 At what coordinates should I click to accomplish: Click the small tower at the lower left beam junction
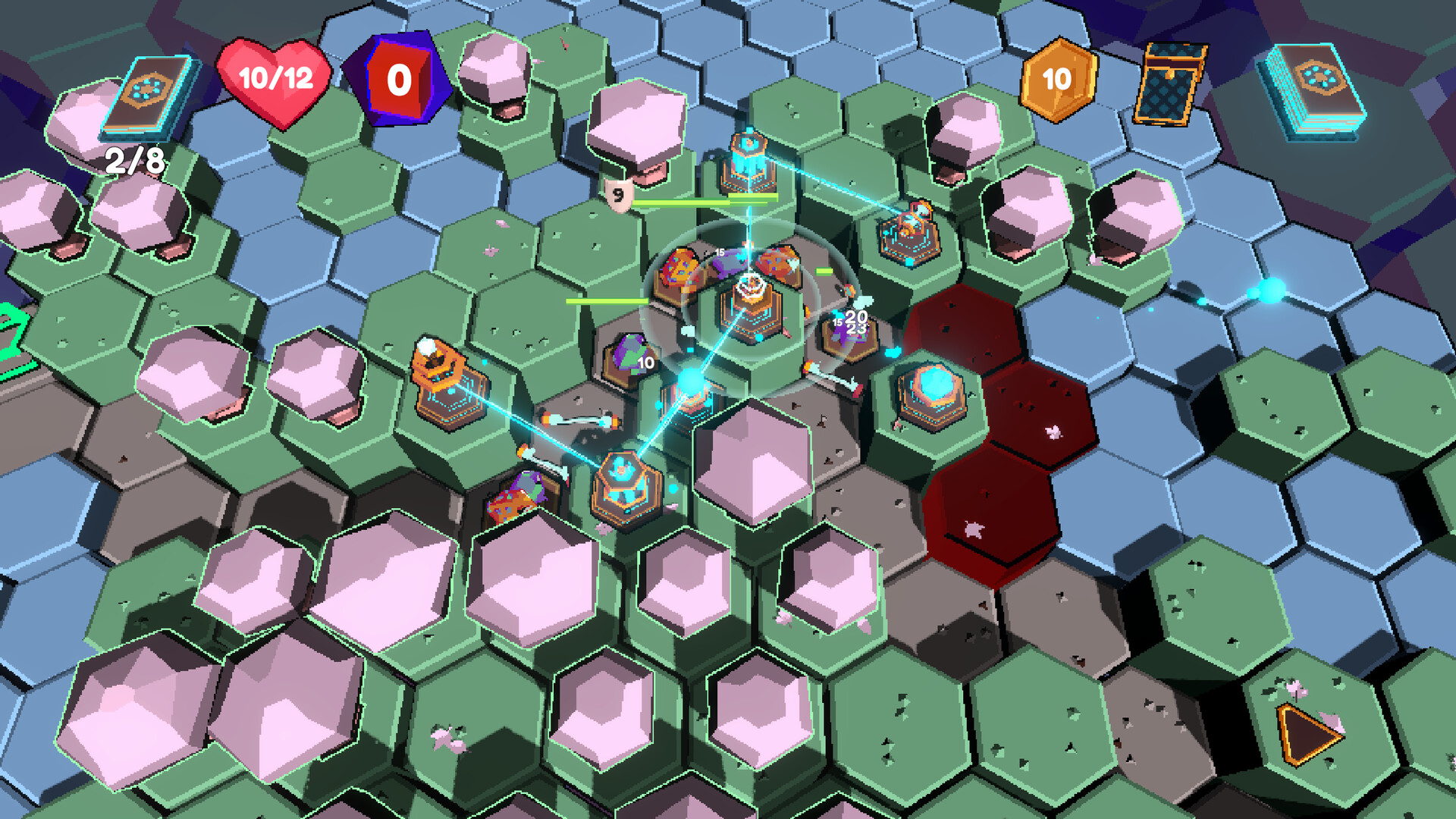(x=626, y=485)
